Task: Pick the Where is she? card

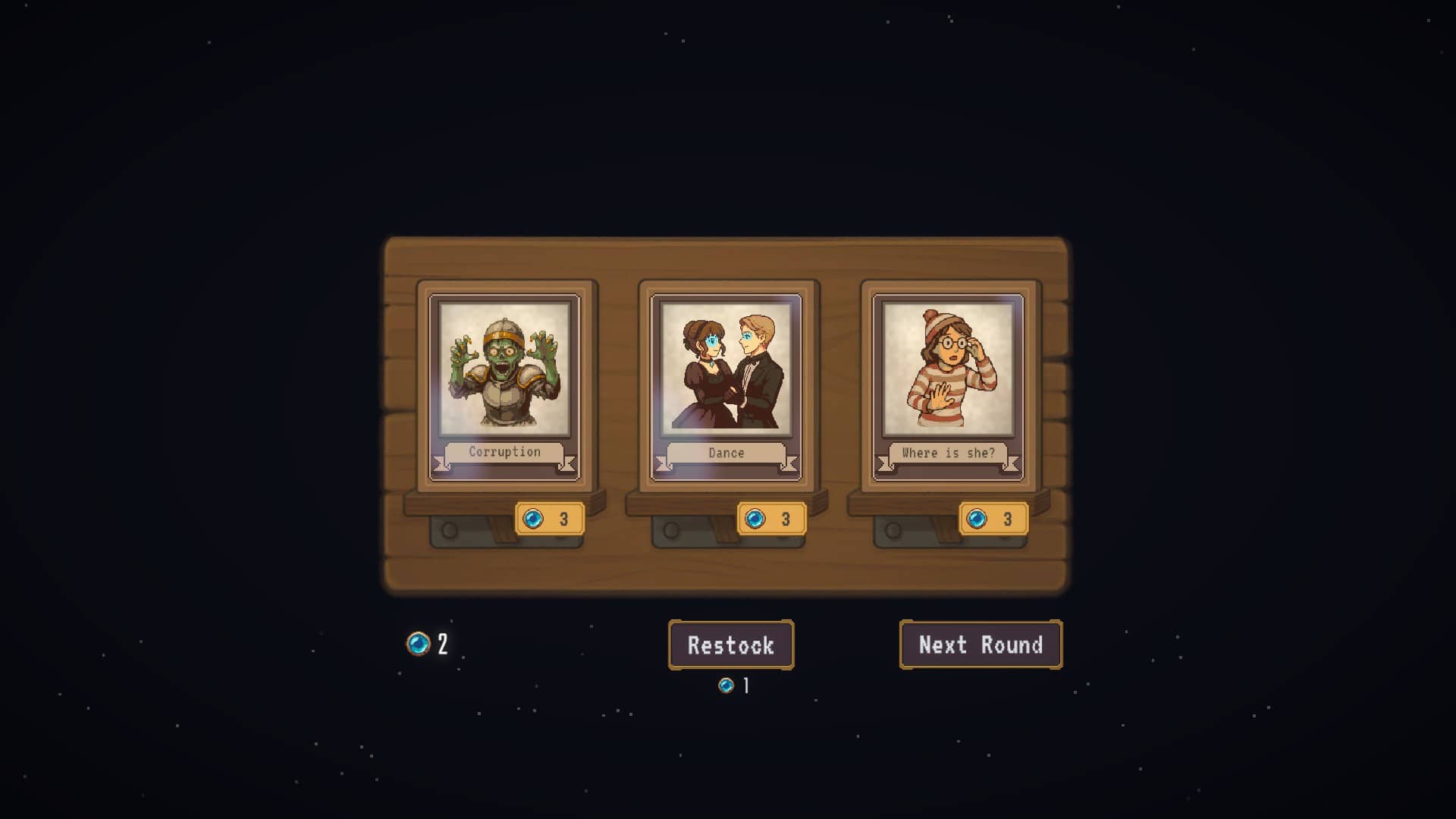Action: pos(948,387)
